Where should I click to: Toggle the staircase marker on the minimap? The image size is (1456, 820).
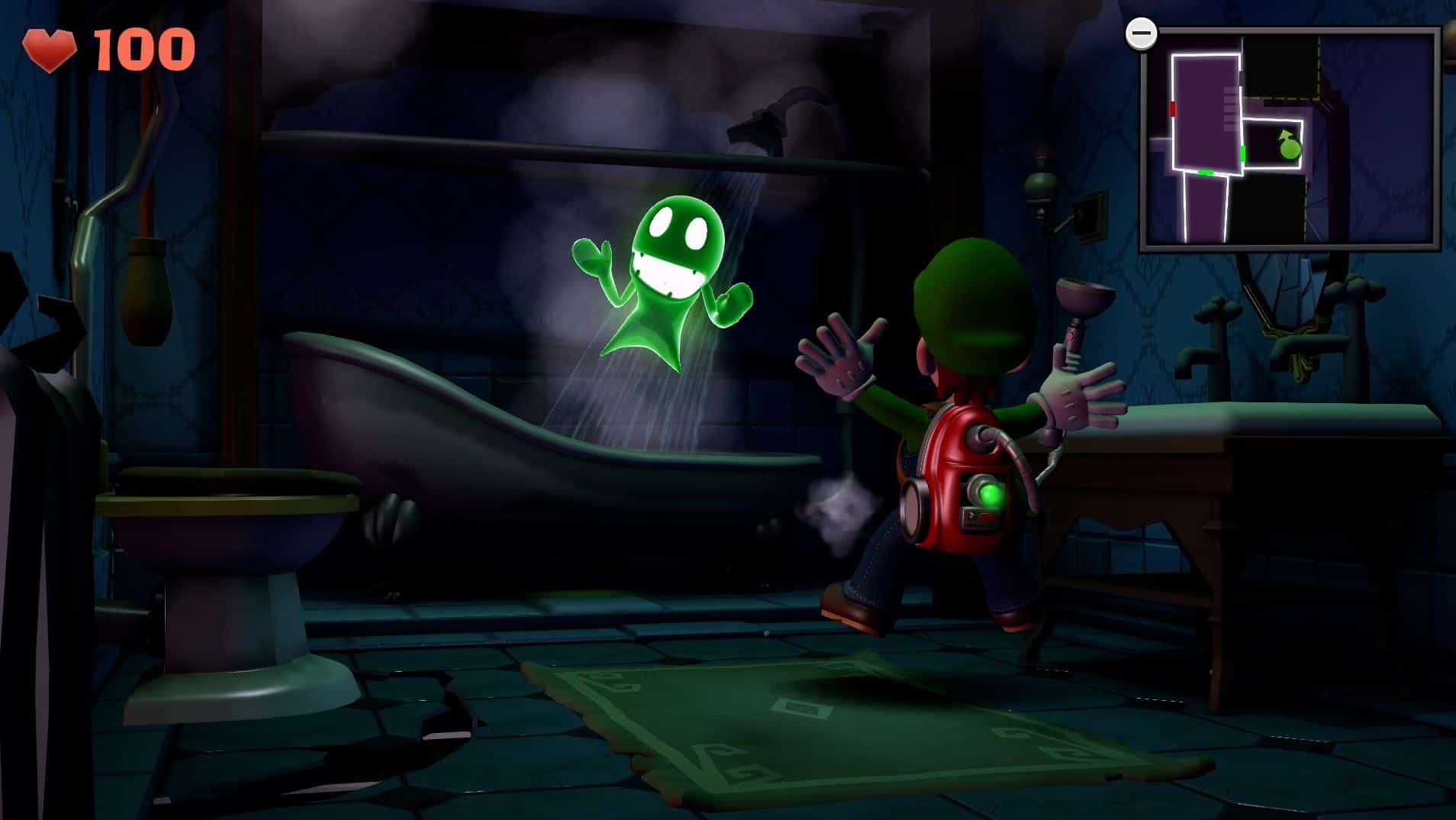pos(1229,106)
